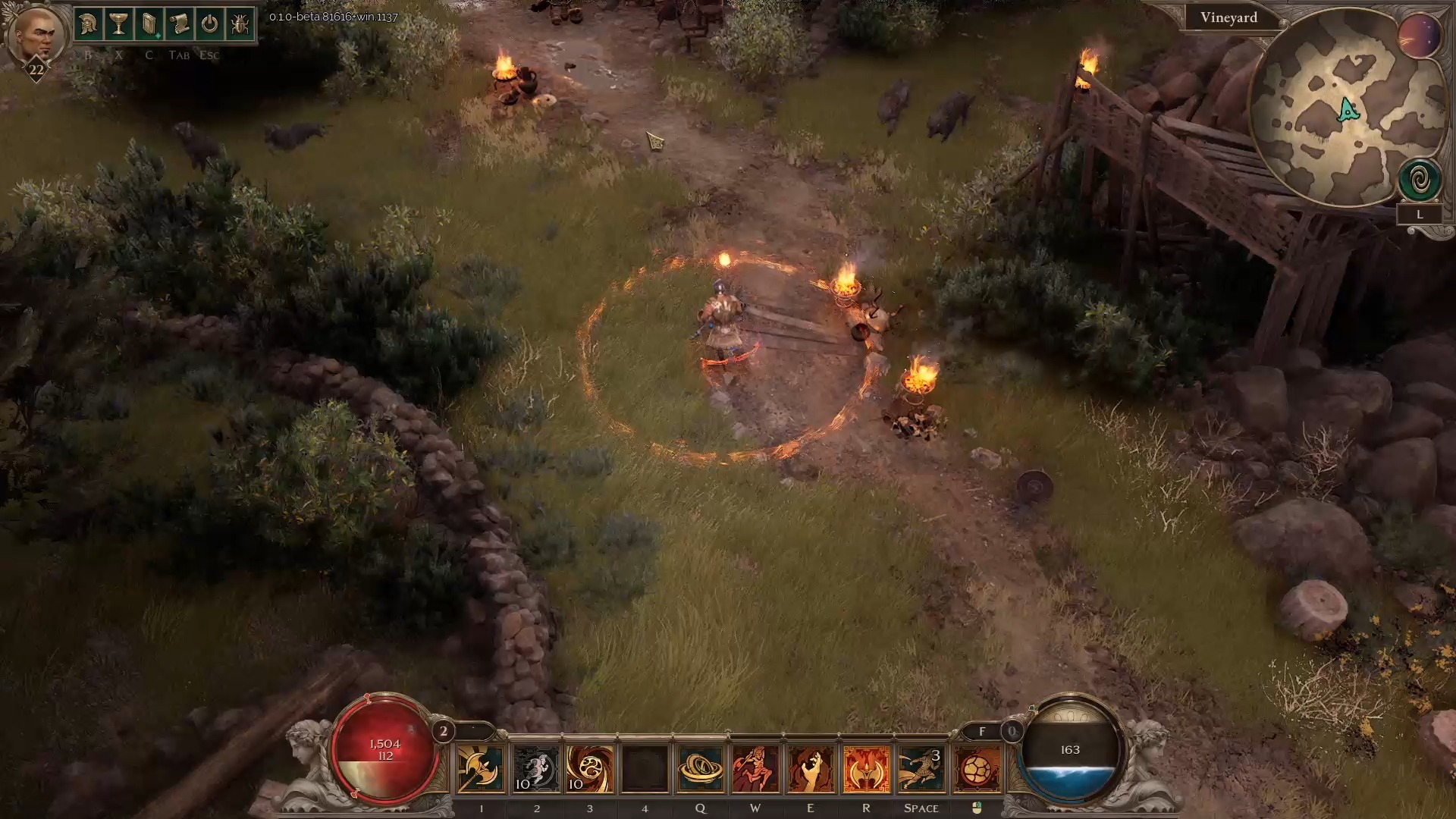Select the cracked orb mouse skill
1456x819 pixels.
(x=977, y=769)
